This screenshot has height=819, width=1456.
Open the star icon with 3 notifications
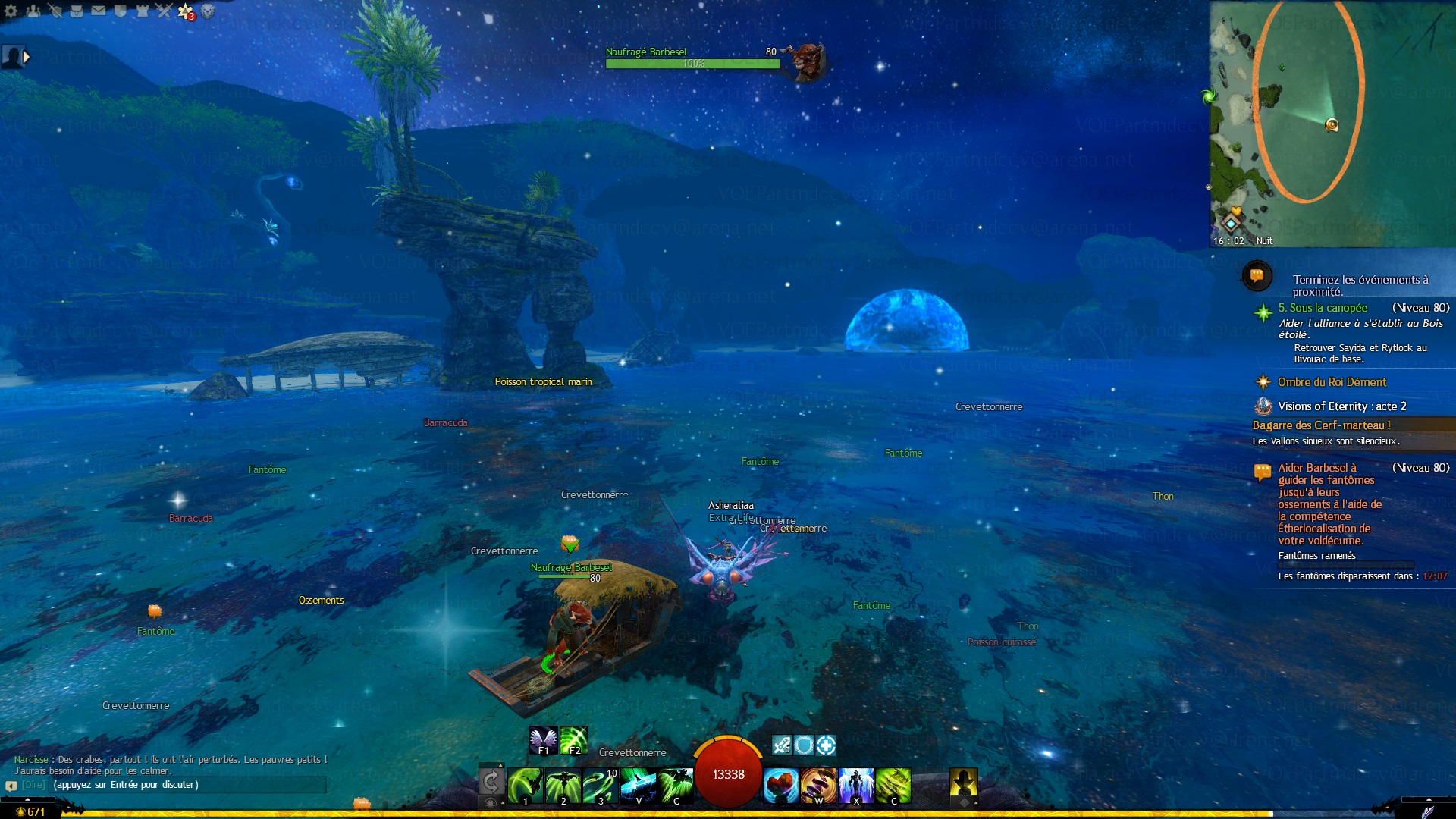point(185,11)
